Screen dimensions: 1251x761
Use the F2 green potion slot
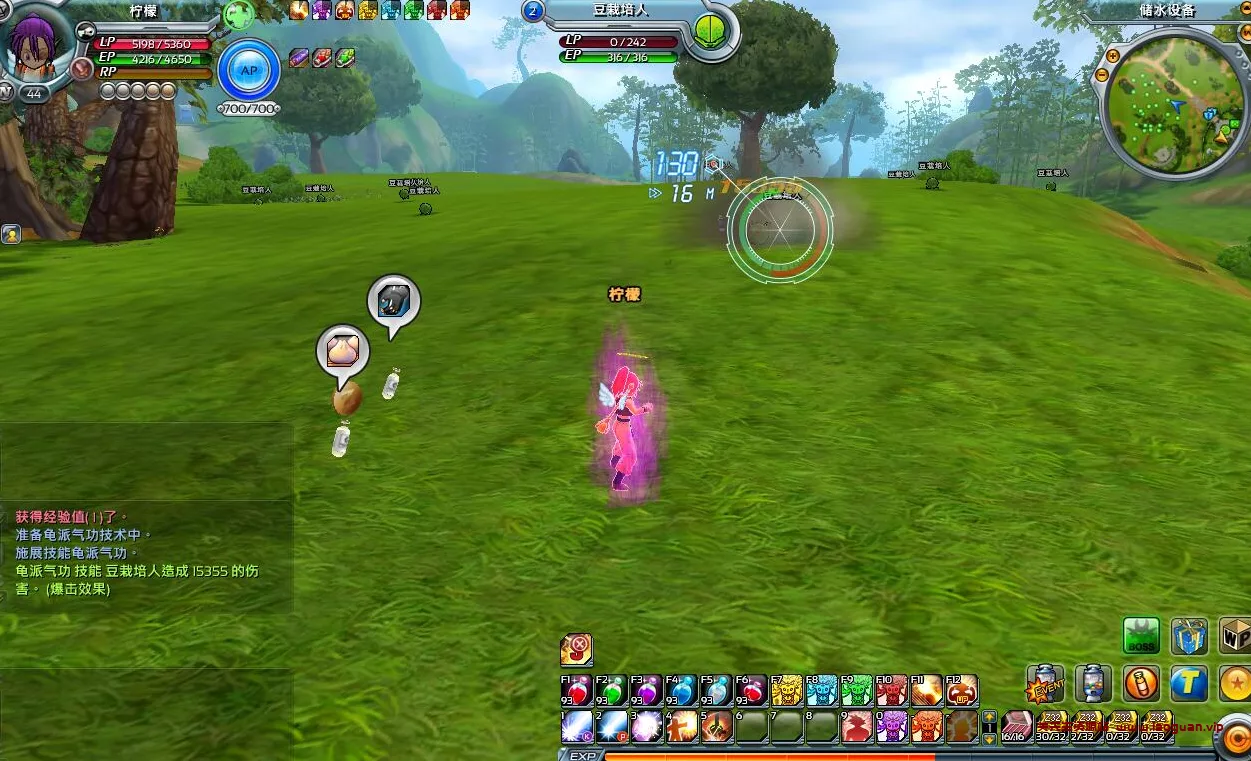(x=612, y=690)
